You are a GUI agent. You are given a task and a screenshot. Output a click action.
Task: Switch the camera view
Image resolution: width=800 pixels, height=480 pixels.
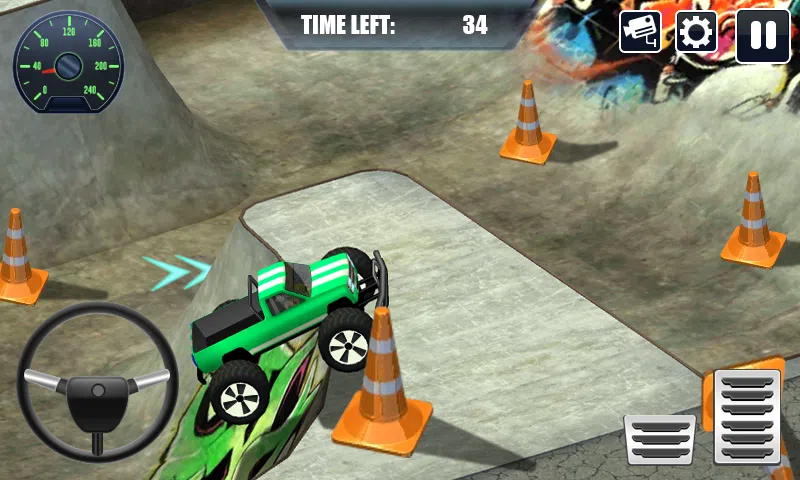pyautogui.click(x=641, y=33)
